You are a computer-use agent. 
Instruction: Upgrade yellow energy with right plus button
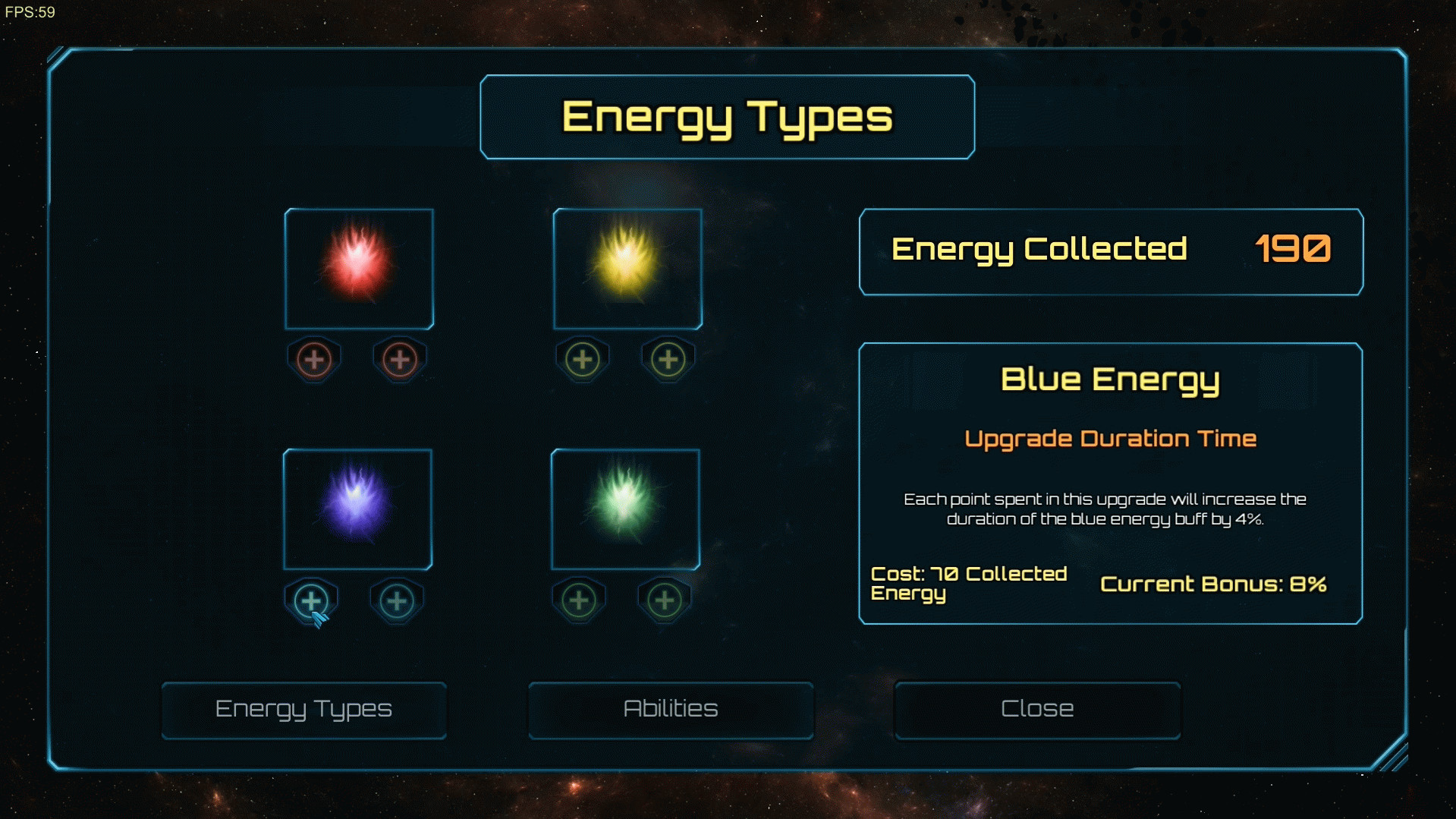(x=668, y=359)
